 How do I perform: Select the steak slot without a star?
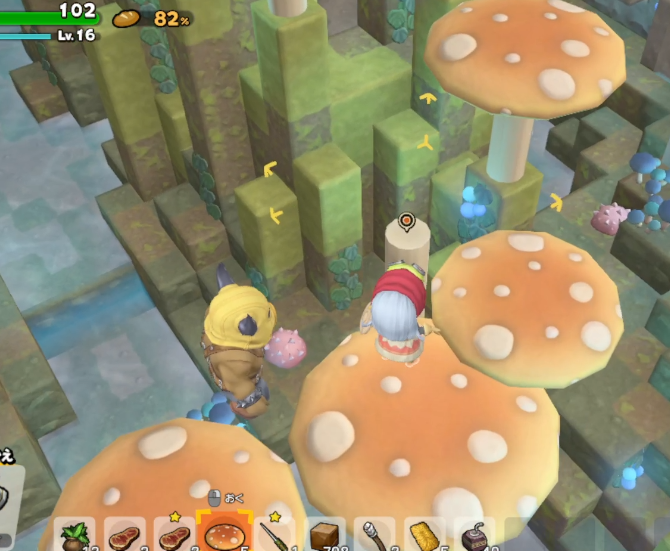[x=125, y=536]
